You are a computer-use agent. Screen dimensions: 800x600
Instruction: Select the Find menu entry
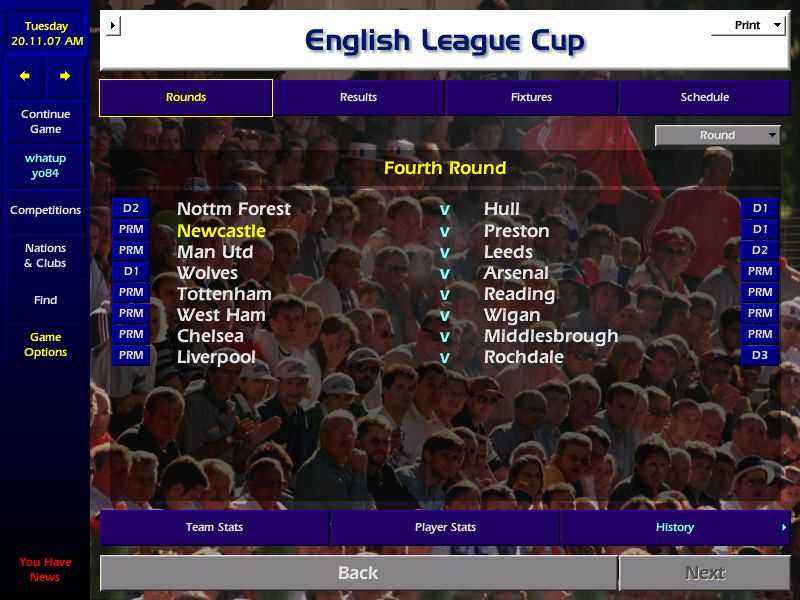click(45, 300)
